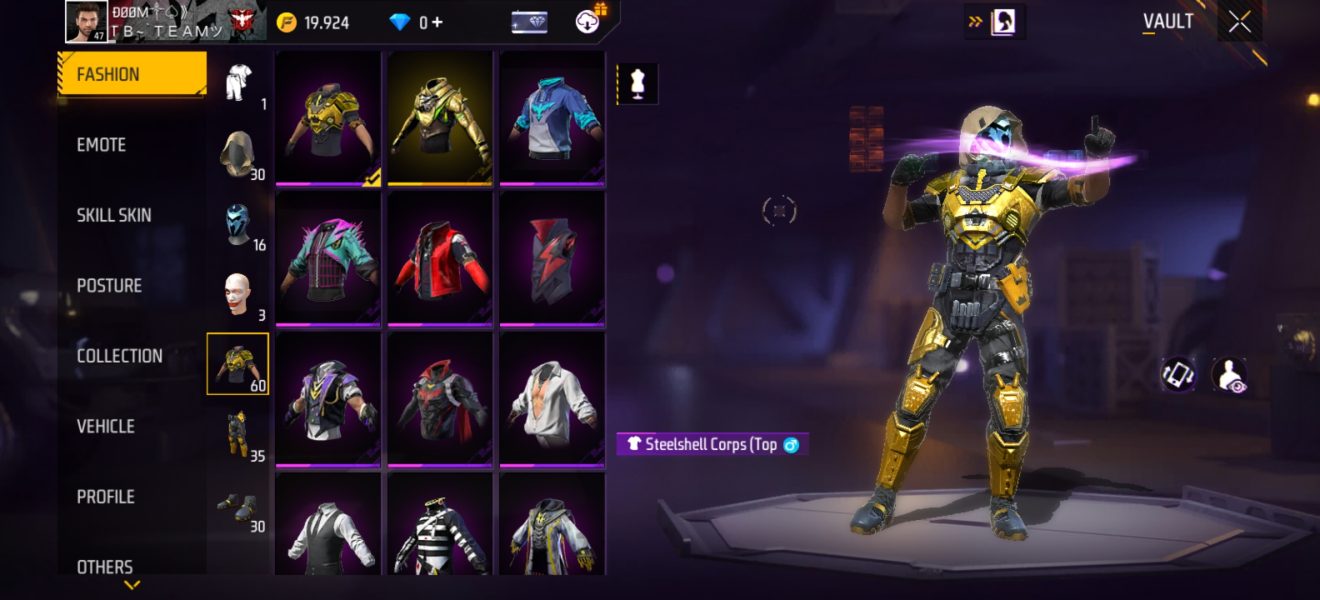1320x600 pixels.
Task: Select the blue and white hoodie top
Action: click(x=552, y=118)
